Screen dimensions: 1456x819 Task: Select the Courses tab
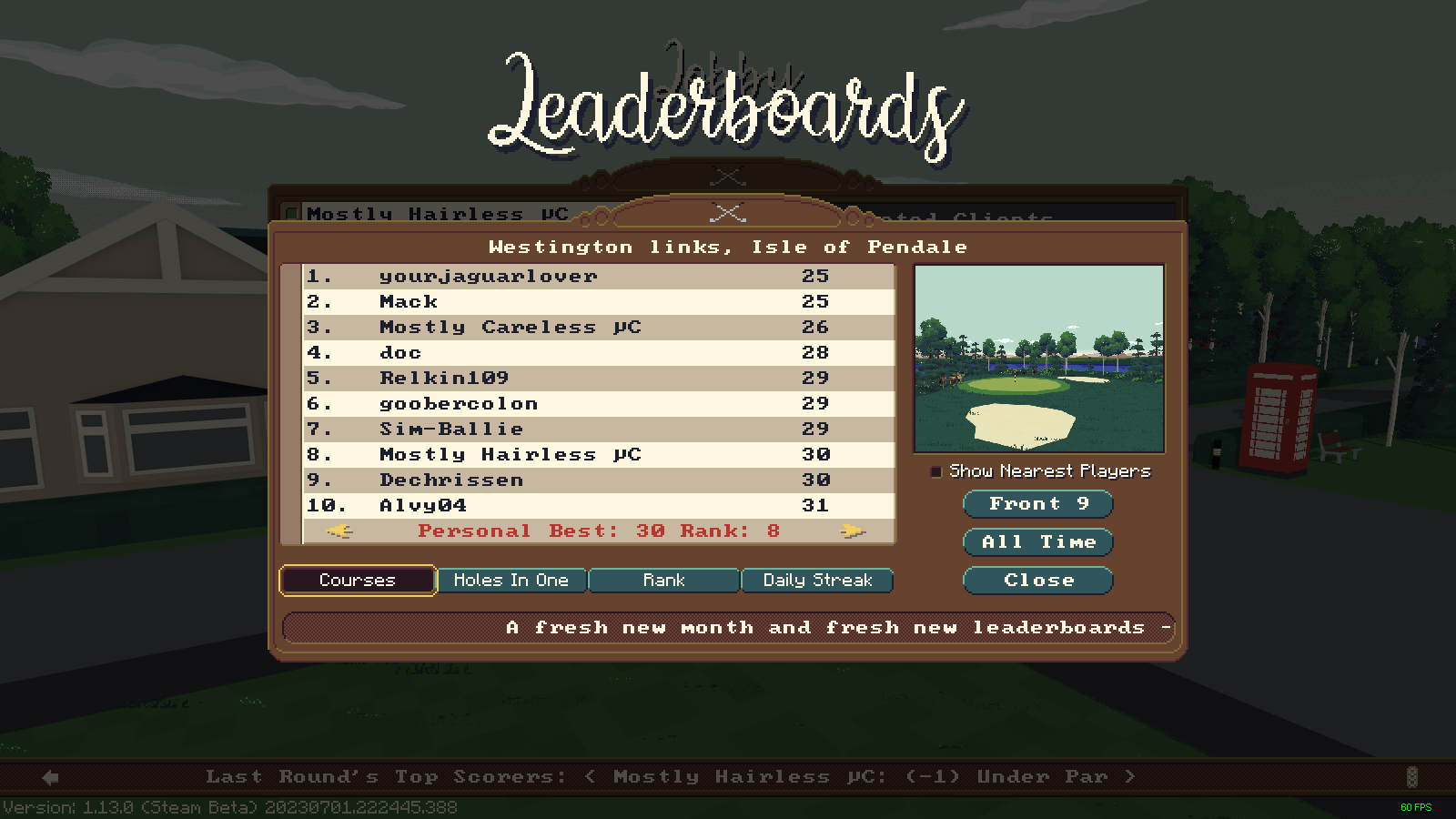point(357,580)
